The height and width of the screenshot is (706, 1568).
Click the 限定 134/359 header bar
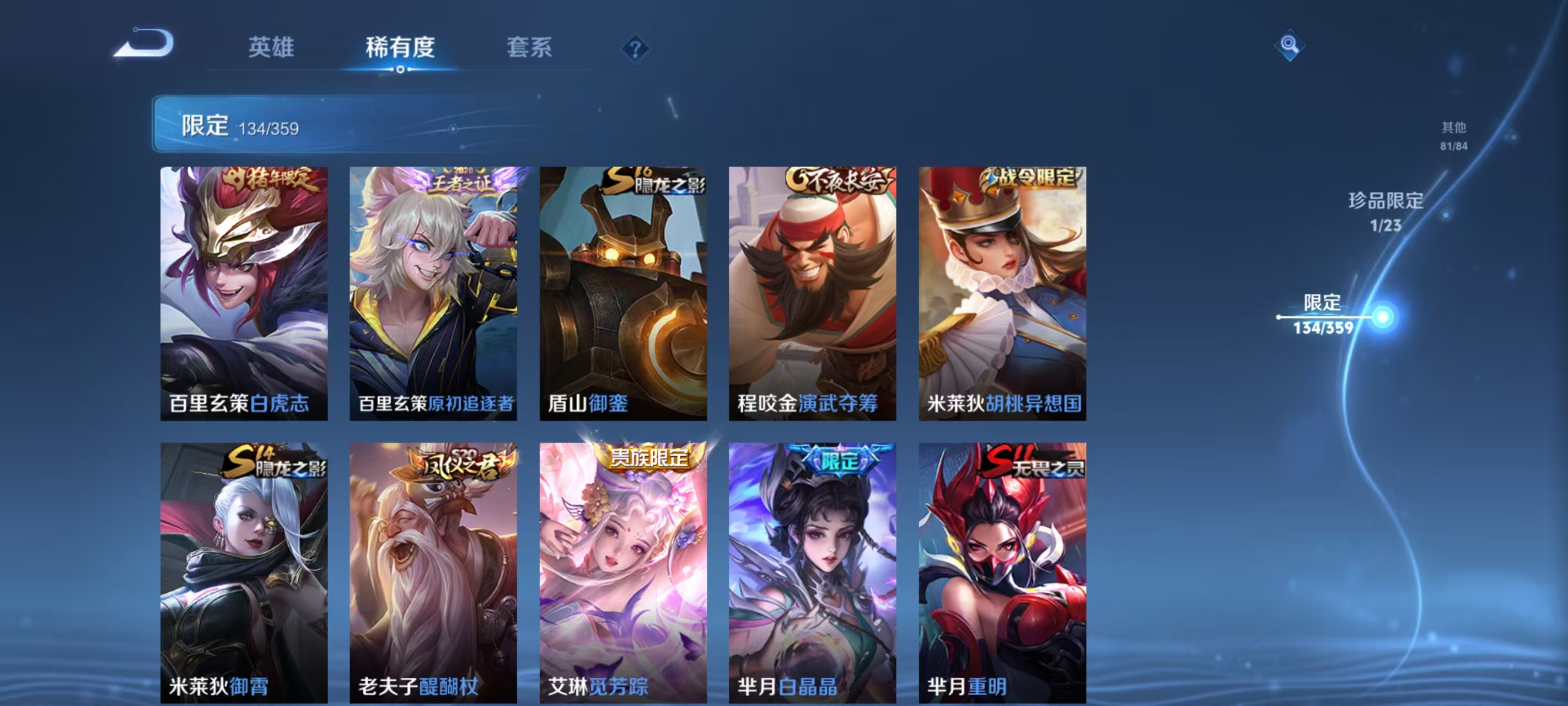pos(244,126)
